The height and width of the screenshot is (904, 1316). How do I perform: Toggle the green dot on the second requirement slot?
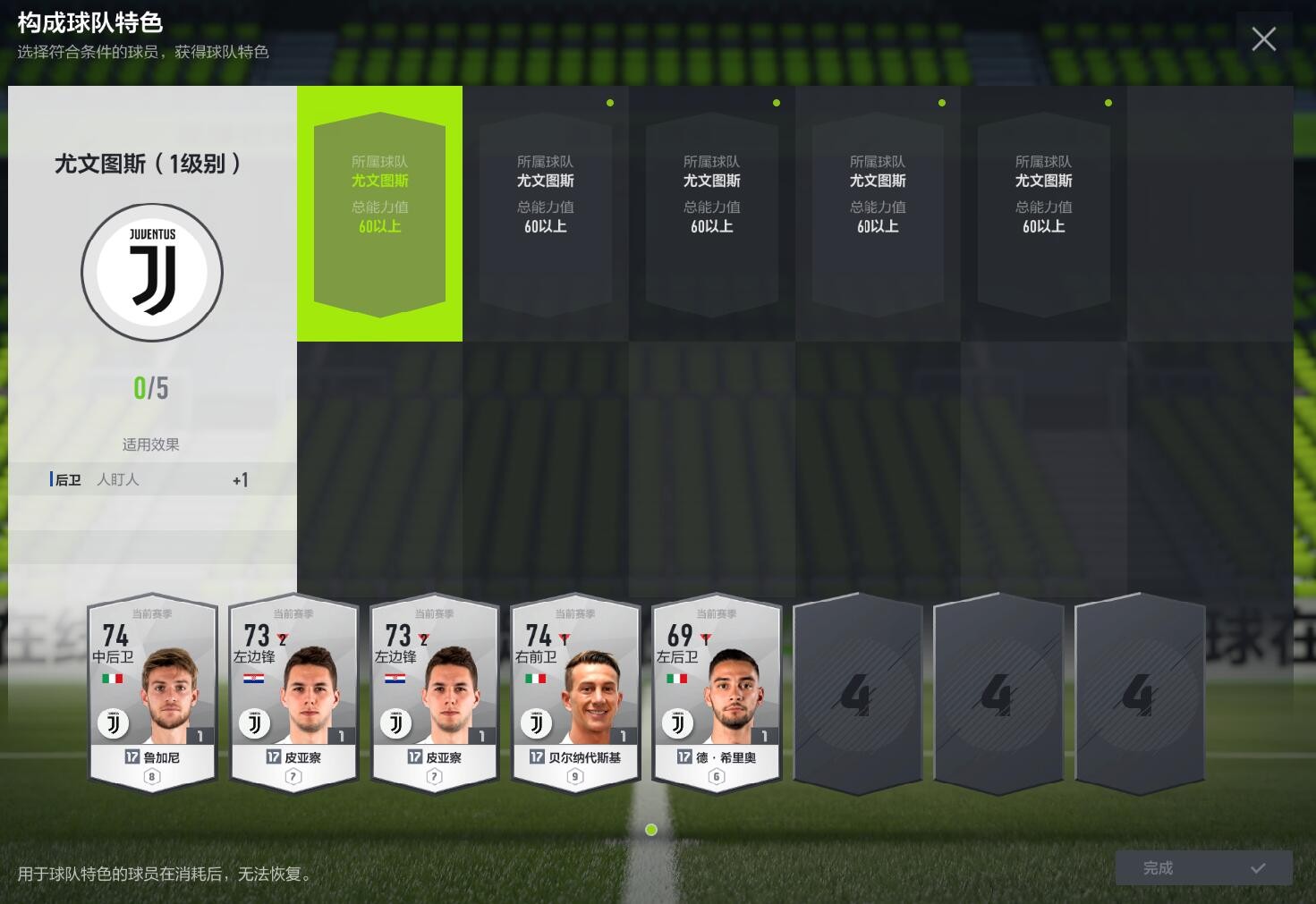click(x=610, y=103)
